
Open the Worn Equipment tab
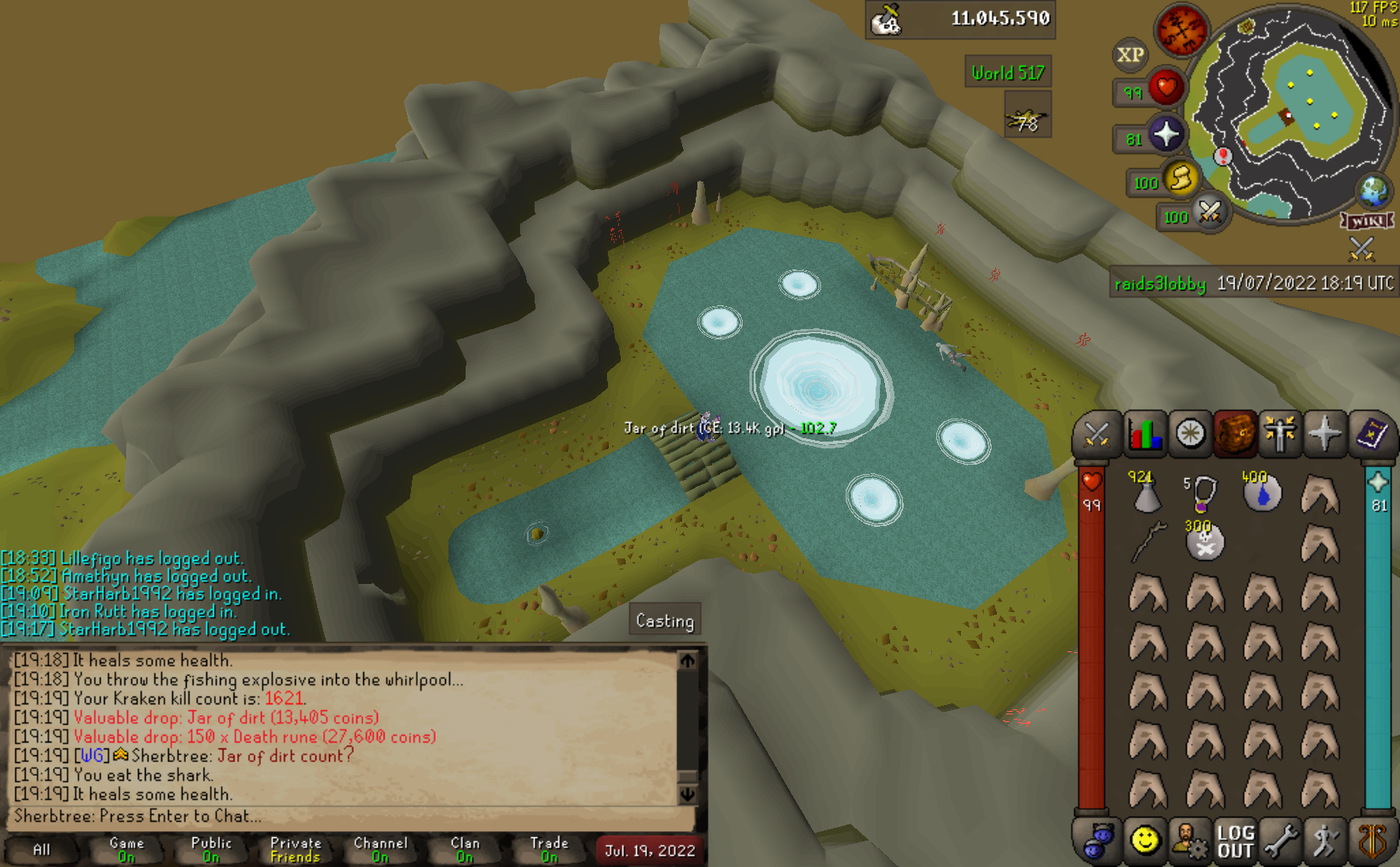click(1280, 434)
